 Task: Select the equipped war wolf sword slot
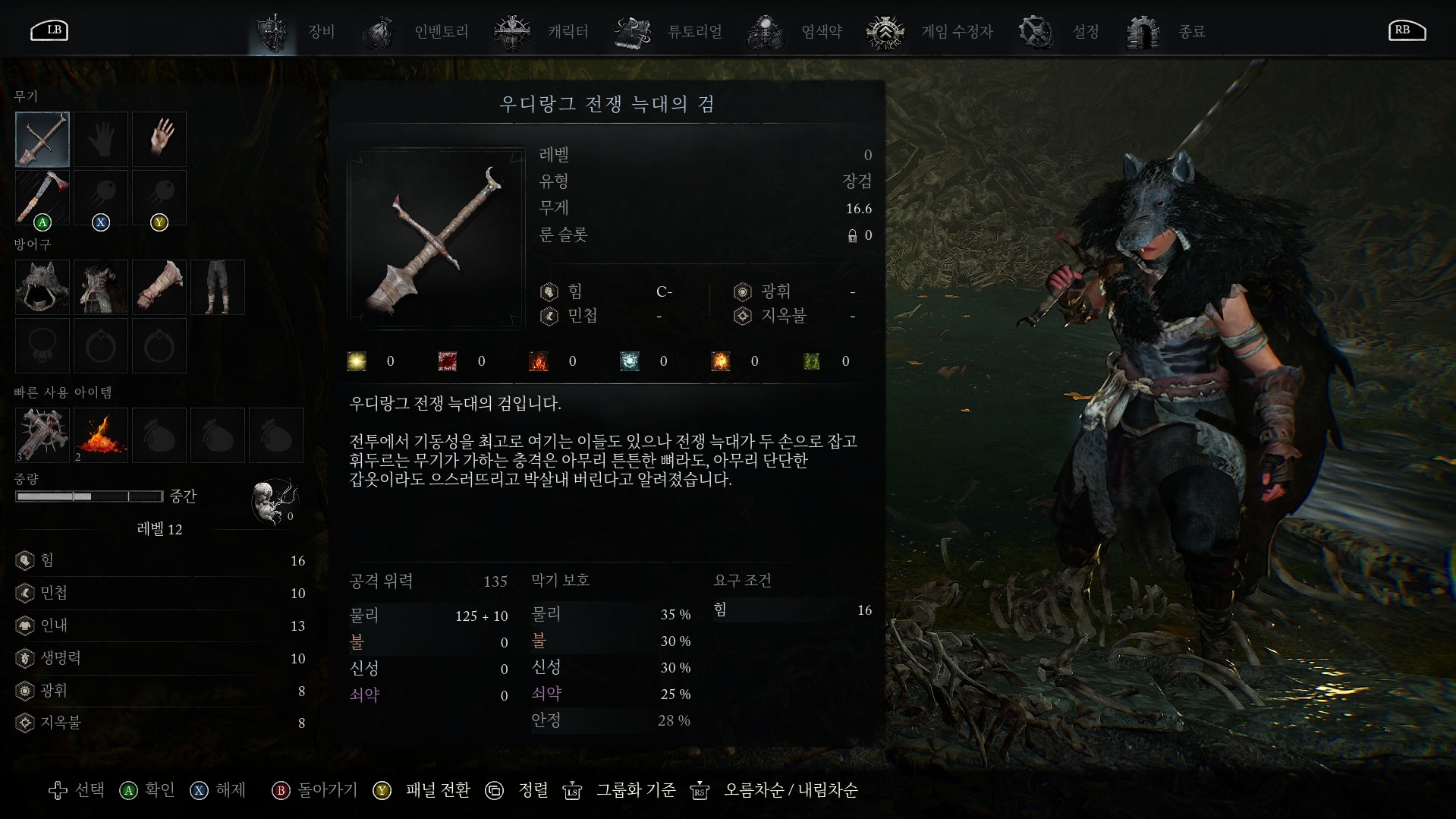click(42, 139)
